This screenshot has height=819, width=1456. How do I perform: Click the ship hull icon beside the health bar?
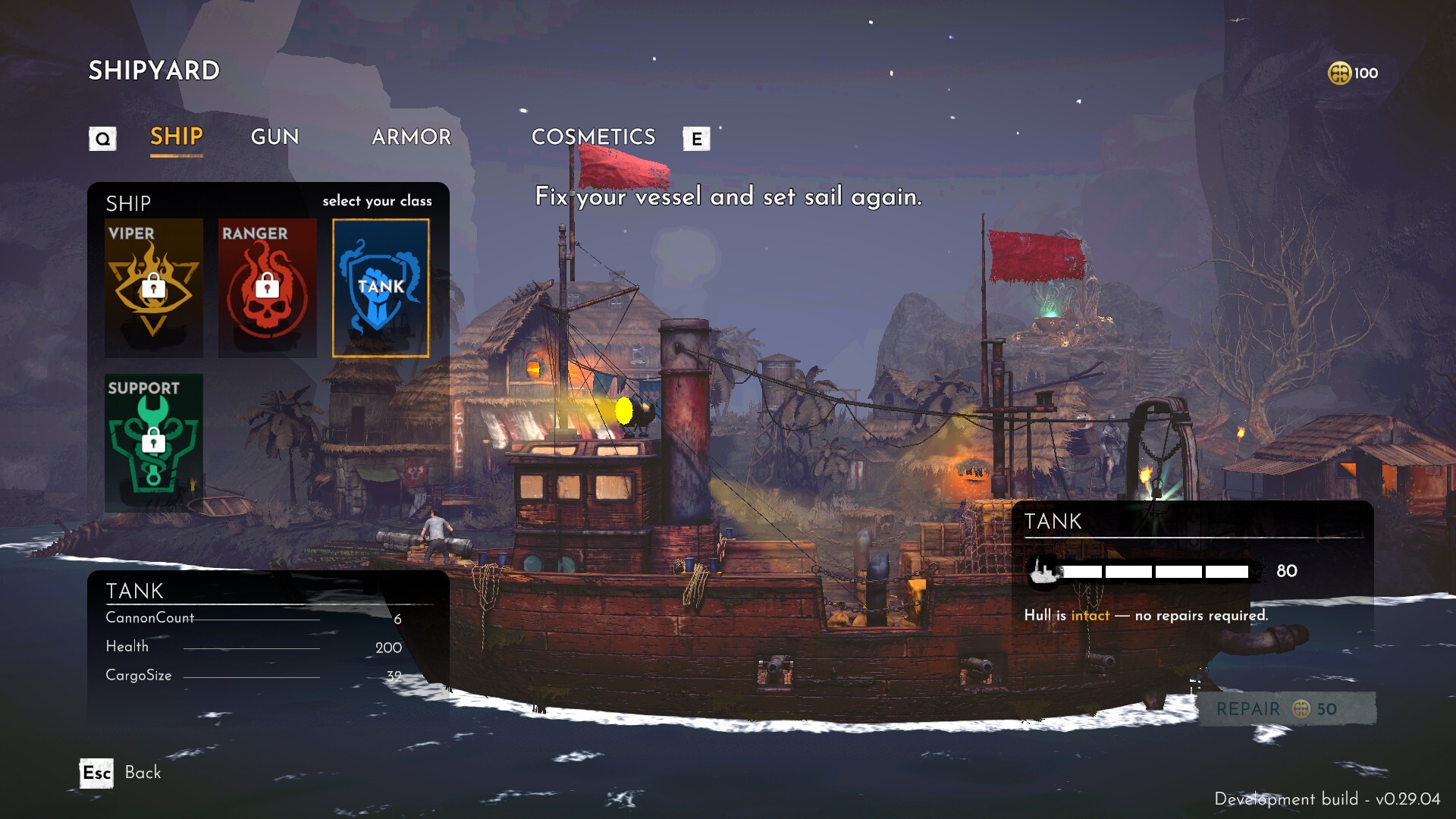[x=1041, y=572]
